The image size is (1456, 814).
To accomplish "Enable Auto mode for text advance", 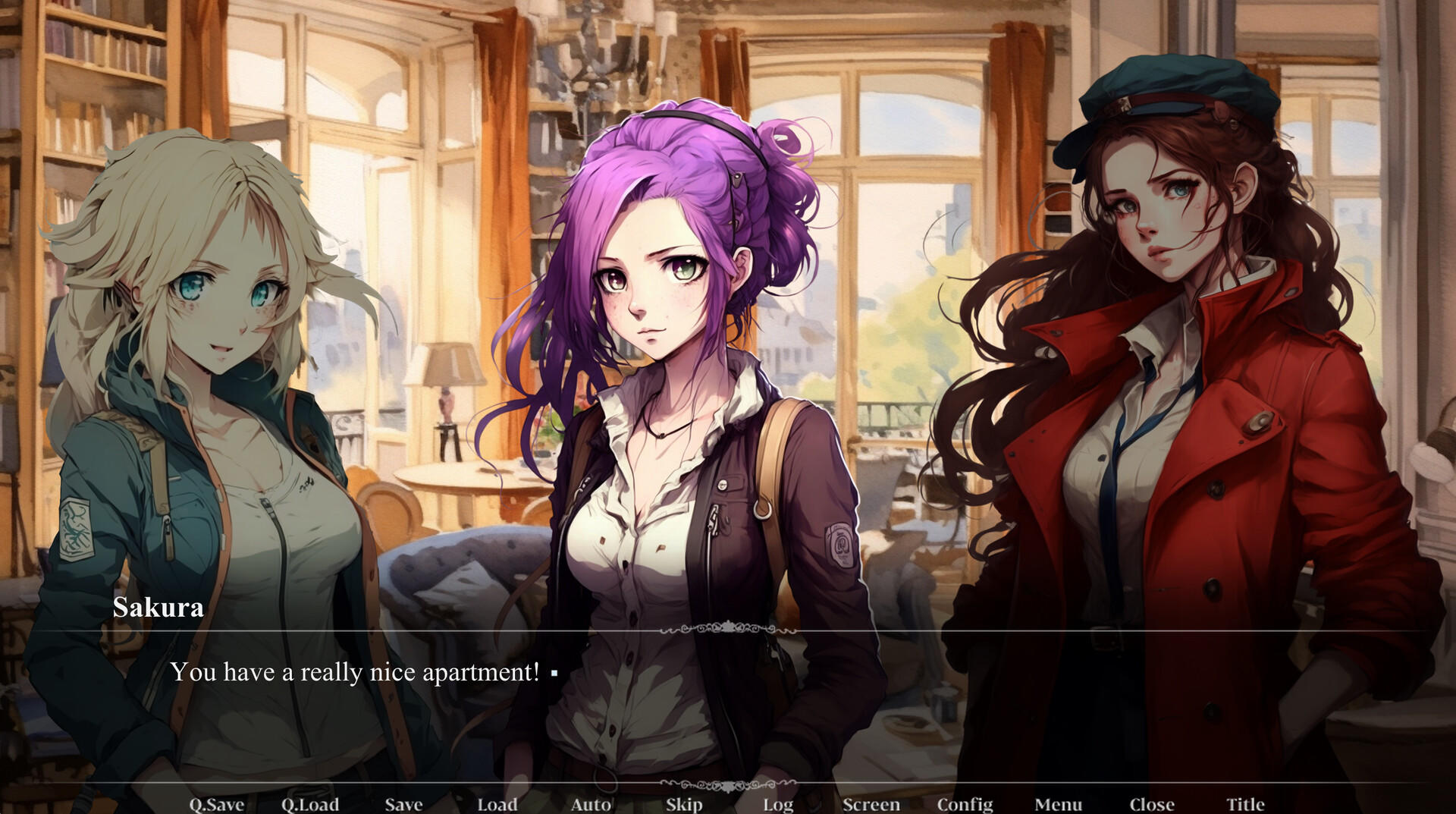I will click(x=591, y=803).
